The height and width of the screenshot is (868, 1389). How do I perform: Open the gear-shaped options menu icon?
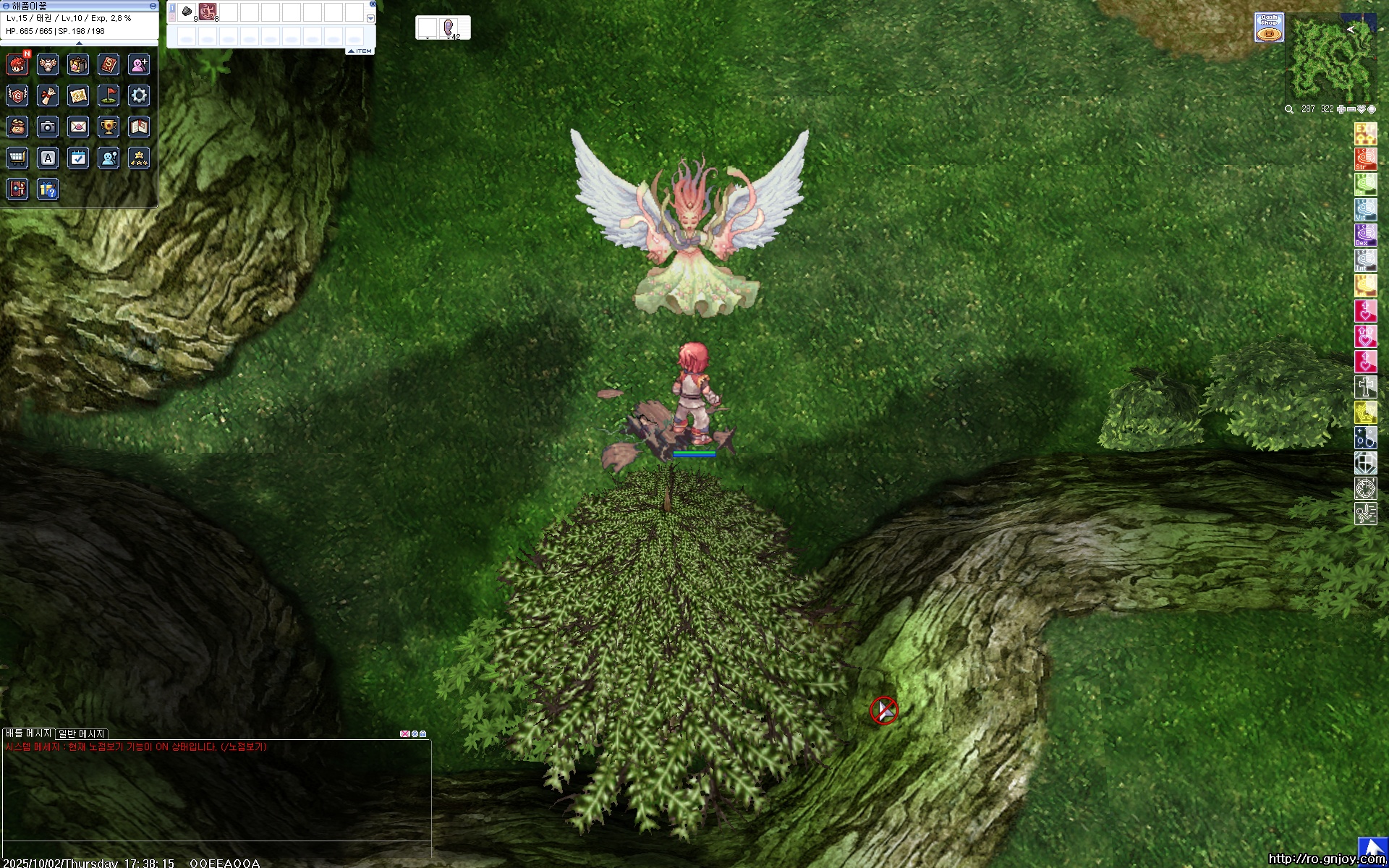coord(139,95)
